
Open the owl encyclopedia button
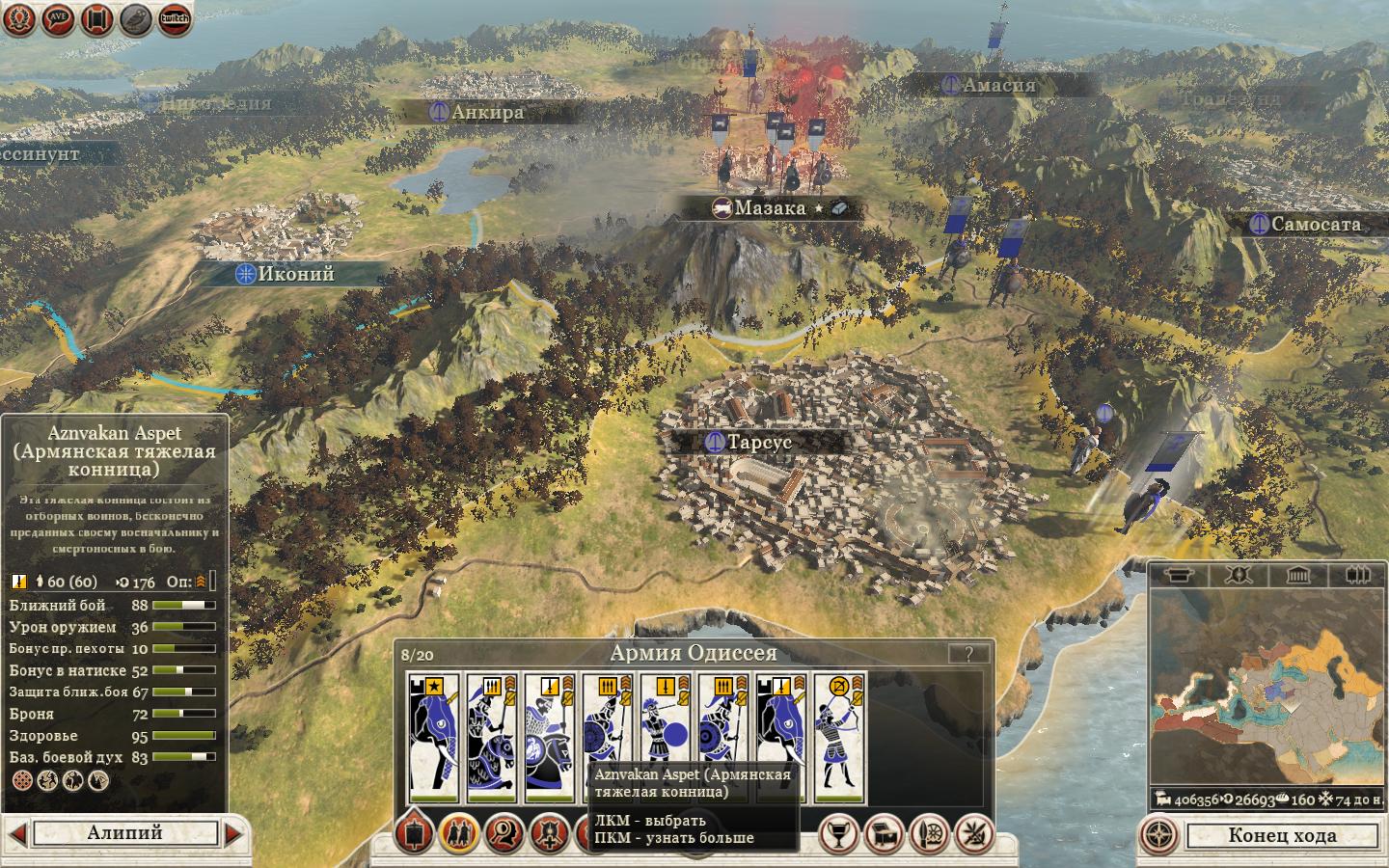(136, 19)
